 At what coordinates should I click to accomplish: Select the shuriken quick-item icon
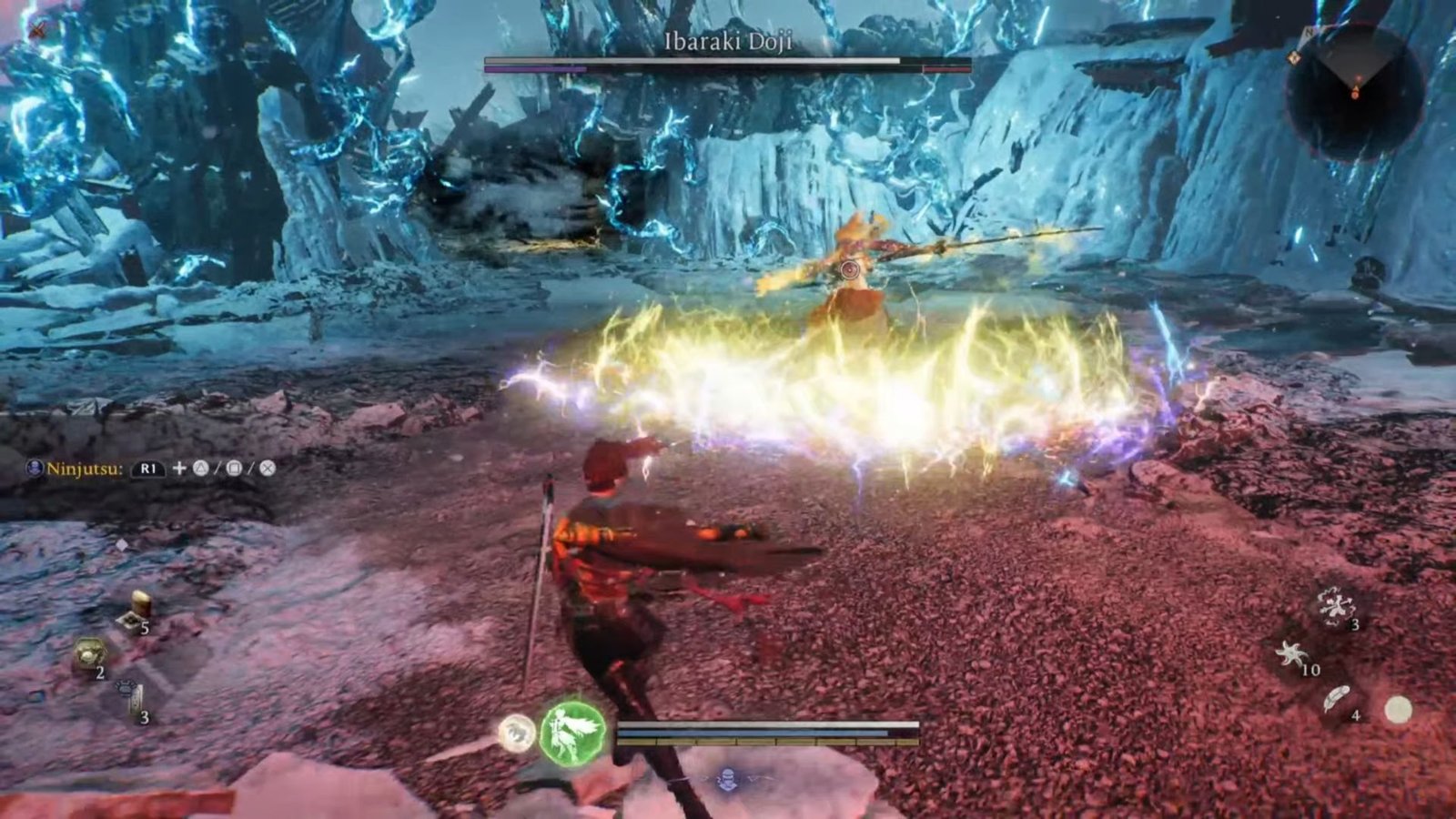(1335, 607)
